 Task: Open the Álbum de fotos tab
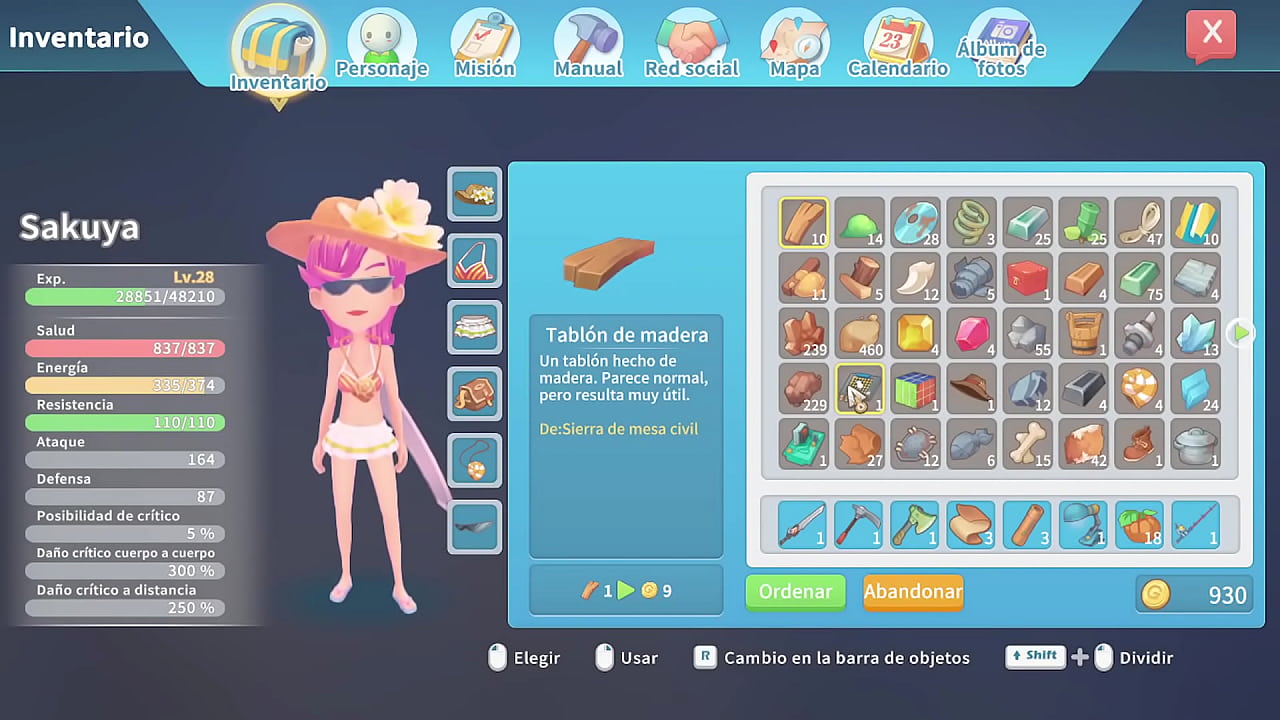tap(1001, 45)
